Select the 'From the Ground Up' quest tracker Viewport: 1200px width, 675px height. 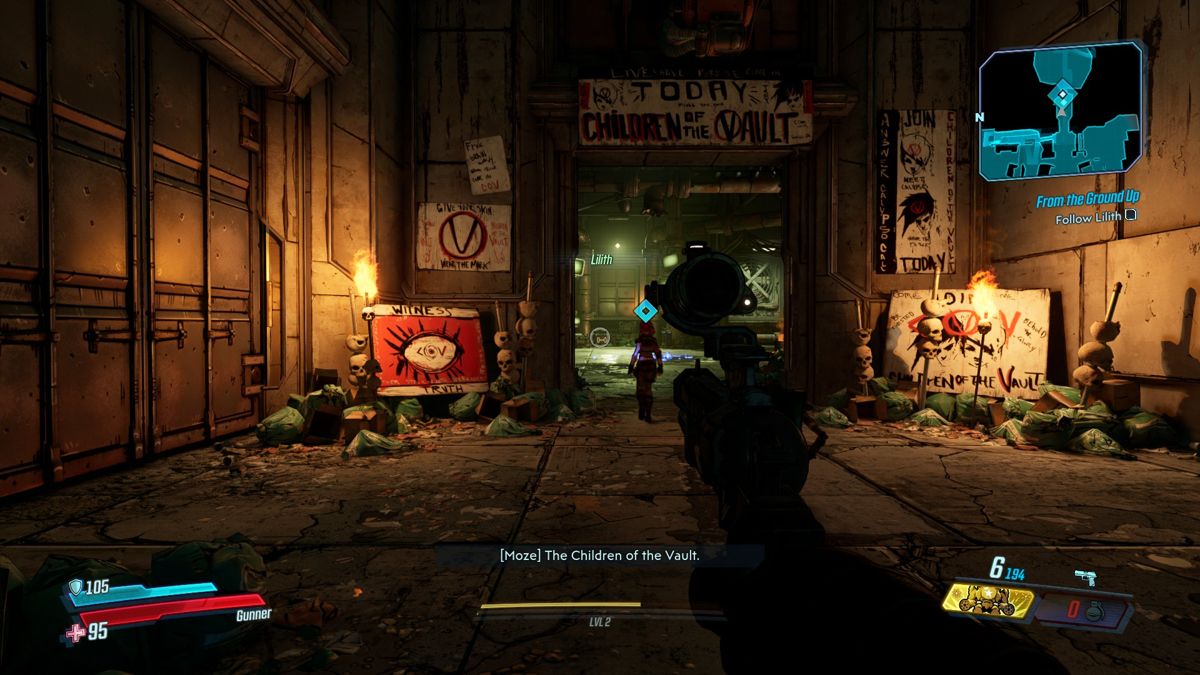tap(1087, 200)
